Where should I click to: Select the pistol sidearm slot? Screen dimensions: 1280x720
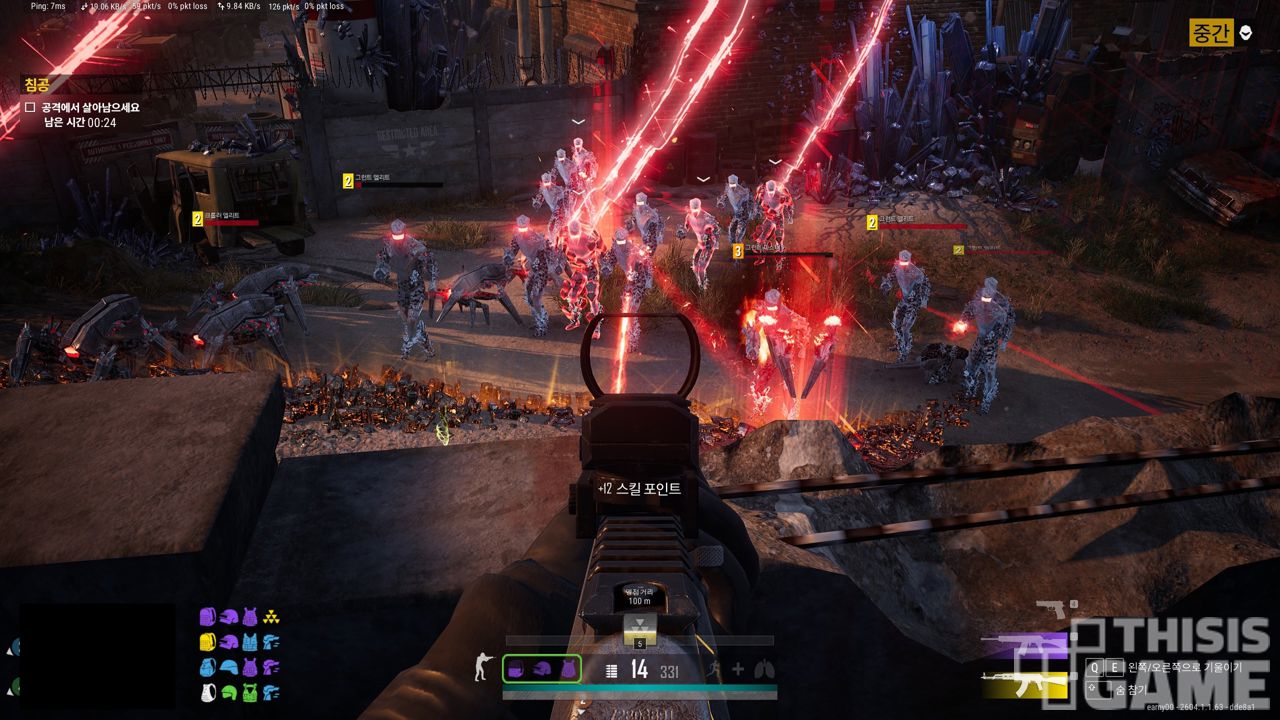click(x=1053, y=609)
